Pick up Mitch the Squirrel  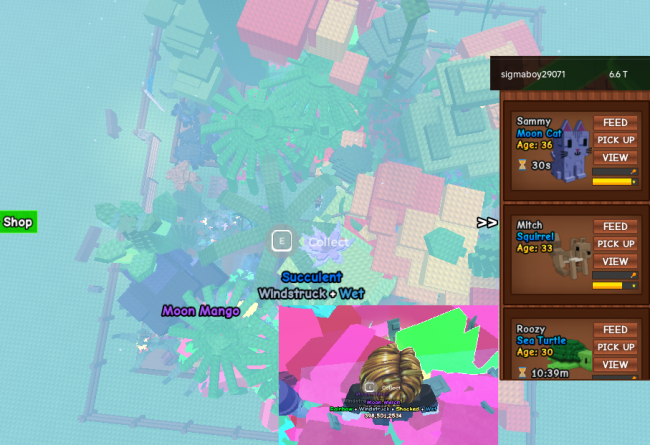pyautogui.click(x=615, y=244)
